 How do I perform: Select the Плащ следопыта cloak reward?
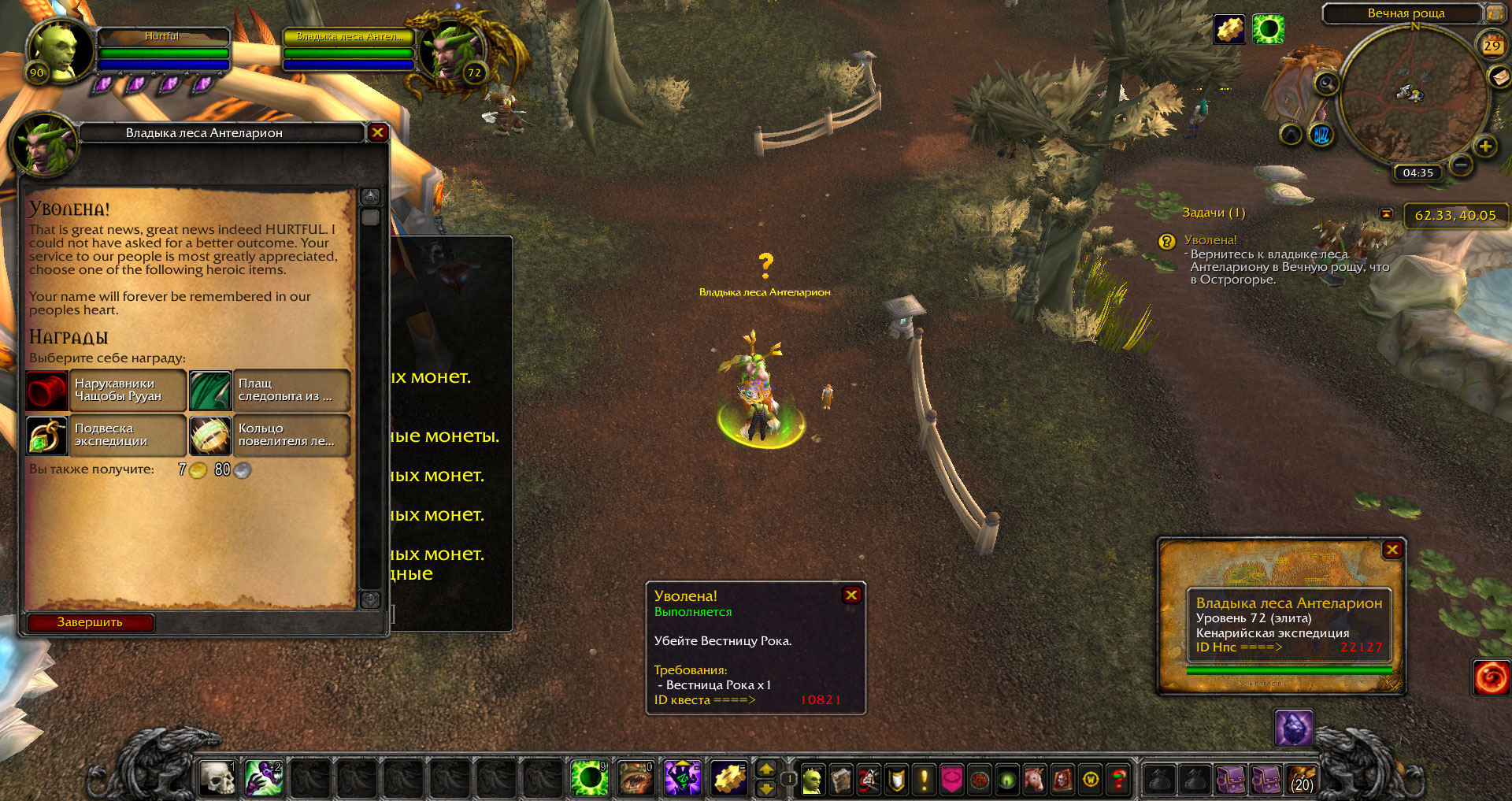[x=270, y=391]
